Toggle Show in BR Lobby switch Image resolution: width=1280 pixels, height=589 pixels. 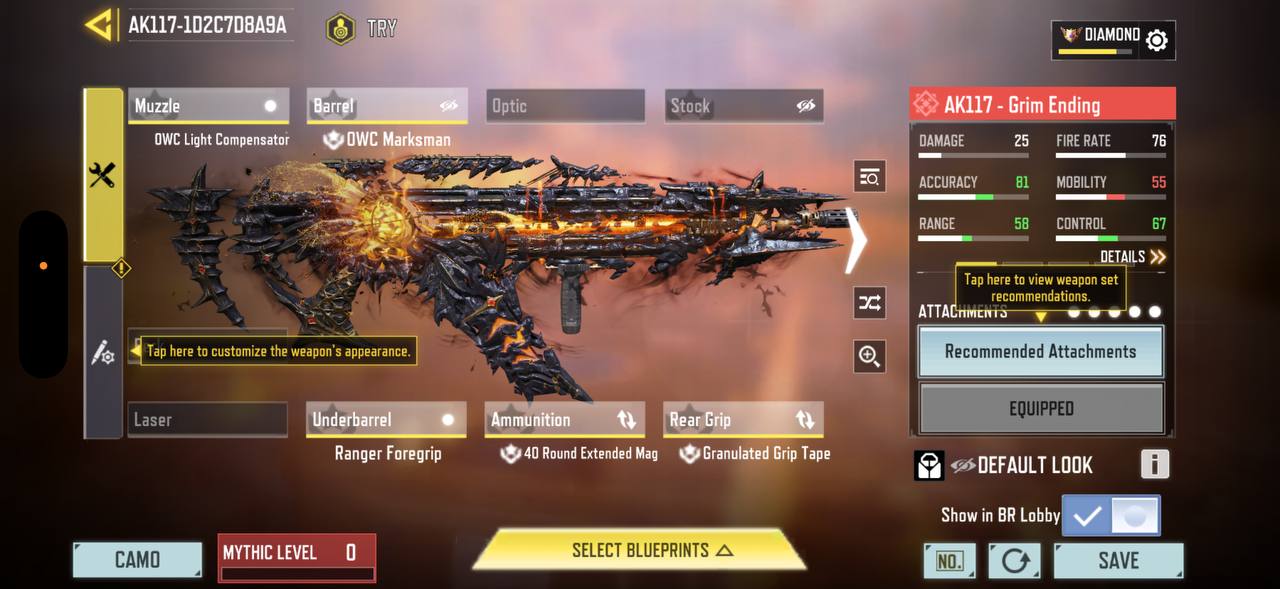1111,516
